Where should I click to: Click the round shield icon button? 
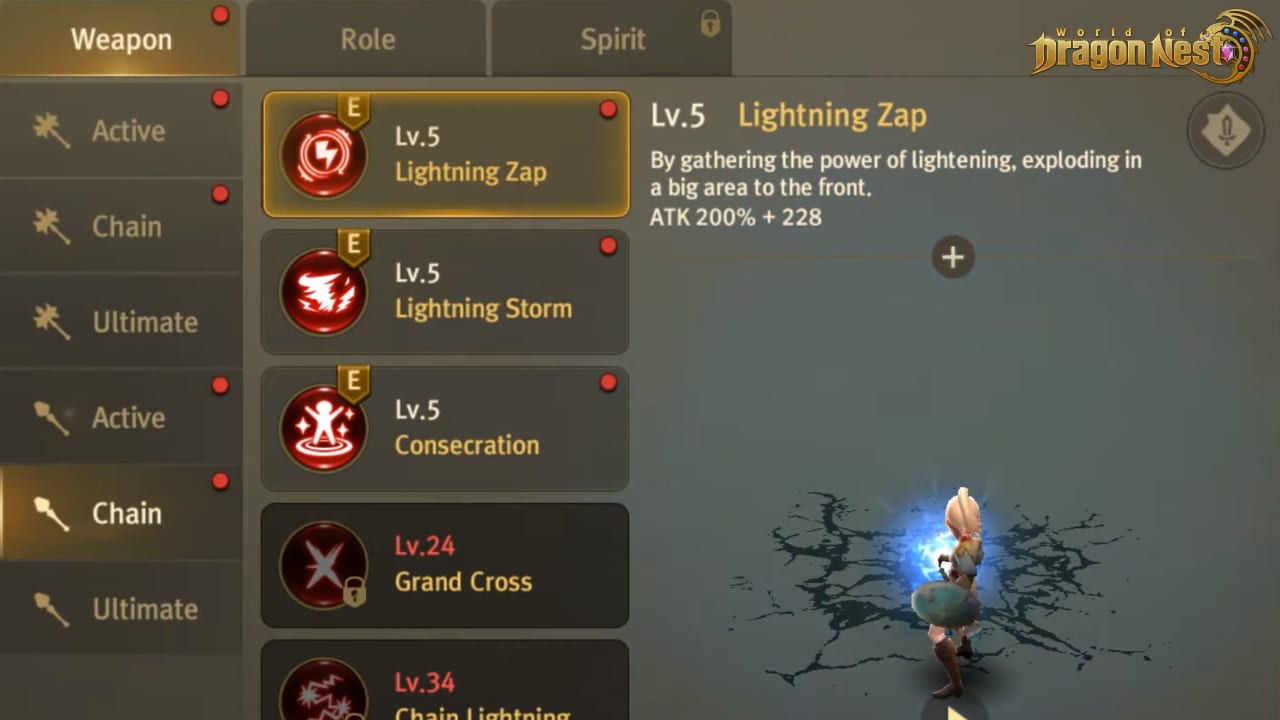[1225, 130]
